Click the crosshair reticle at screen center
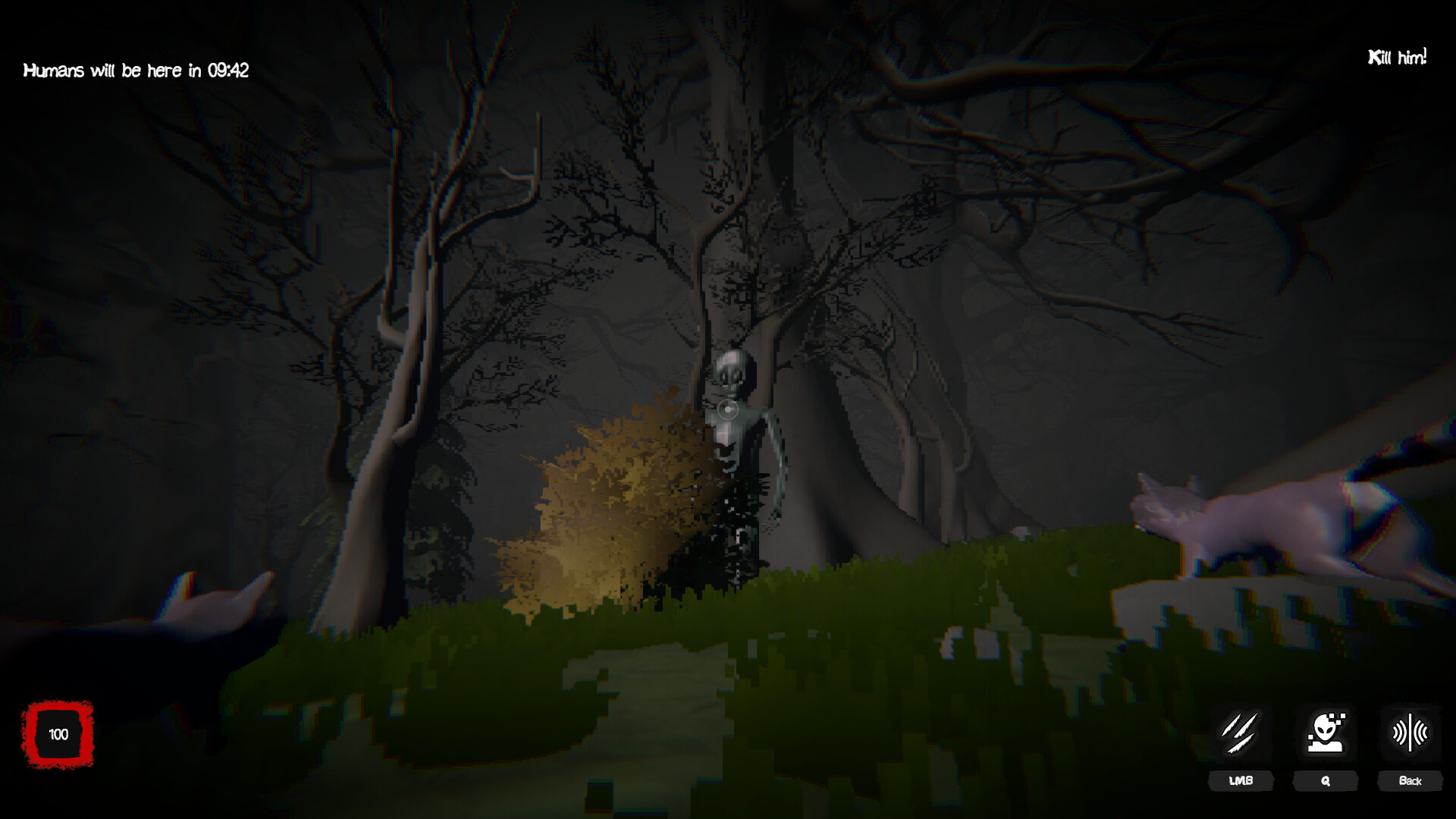Screen dimensions: 1456x819 coord(727,409)
